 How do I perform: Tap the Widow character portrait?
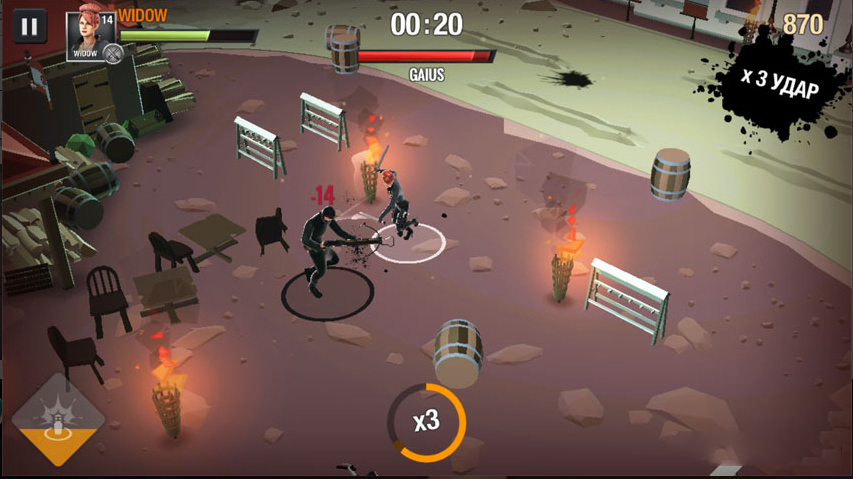point(90,35)
